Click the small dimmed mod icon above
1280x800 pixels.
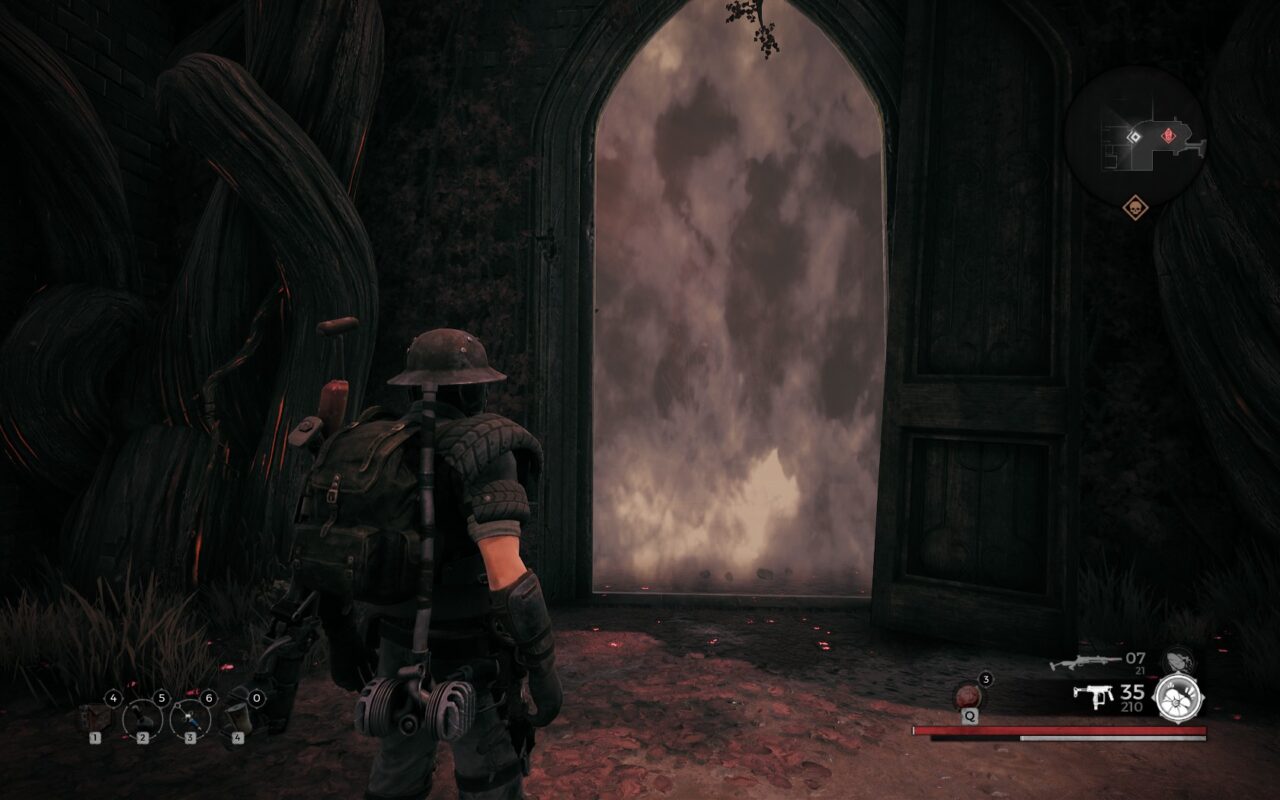coord(1176,661)
